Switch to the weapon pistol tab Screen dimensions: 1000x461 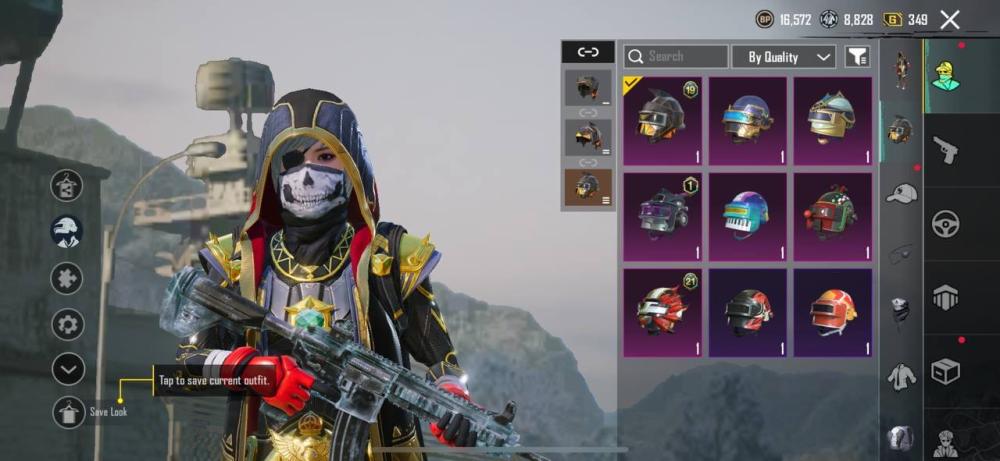click(945, 150)
